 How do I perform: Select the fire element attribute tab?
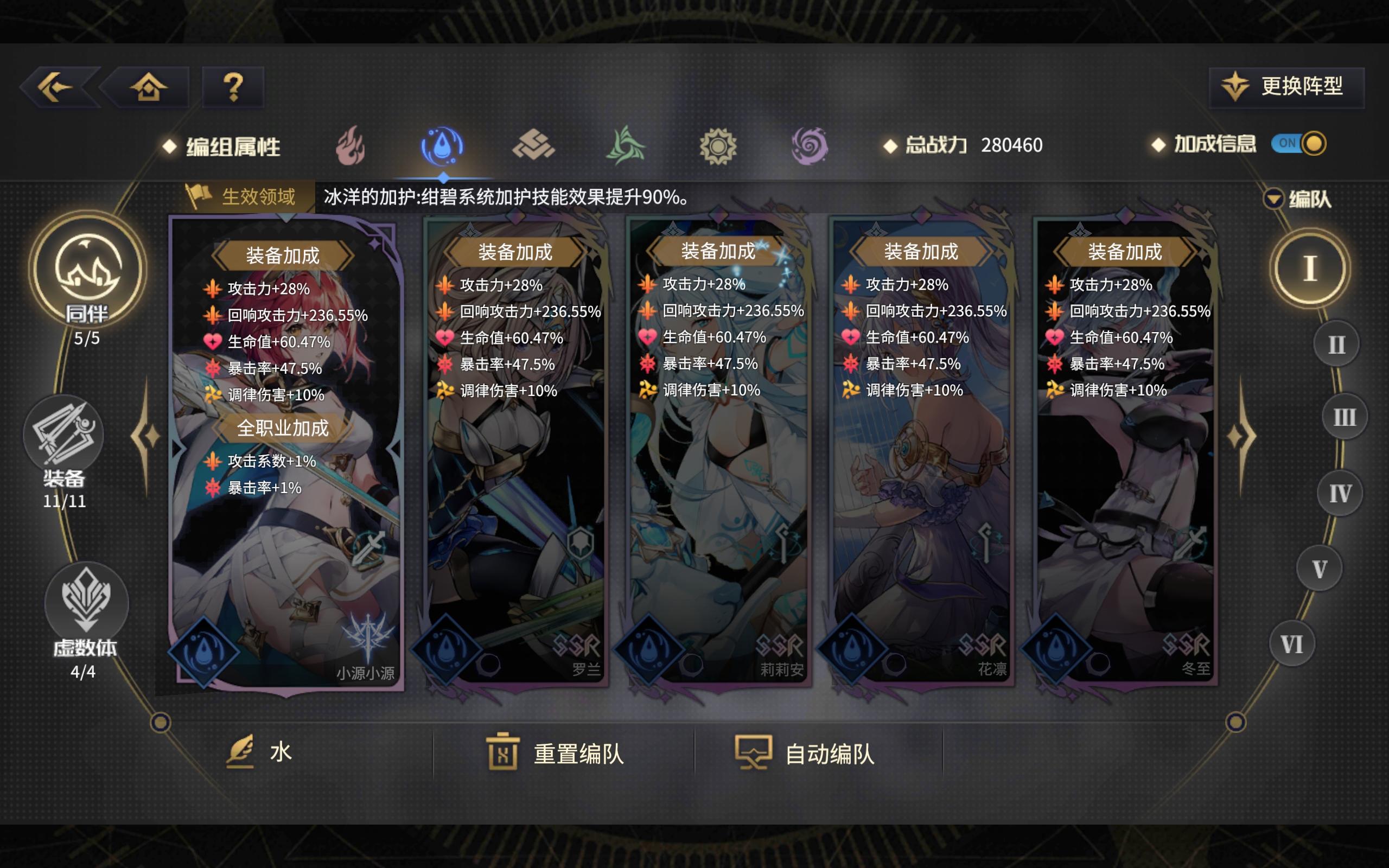point(352,146)
